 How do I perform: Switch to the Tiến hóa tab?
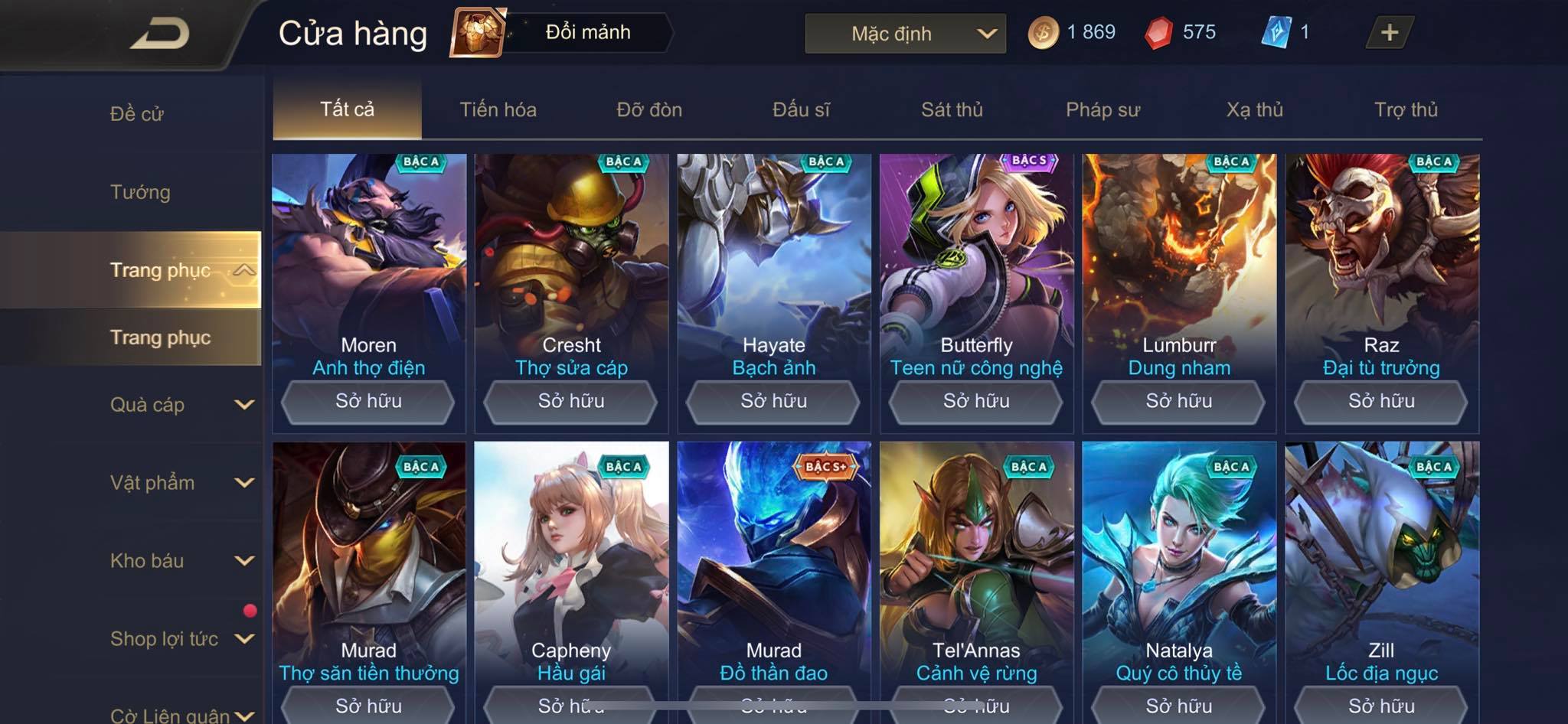[498, 109]
